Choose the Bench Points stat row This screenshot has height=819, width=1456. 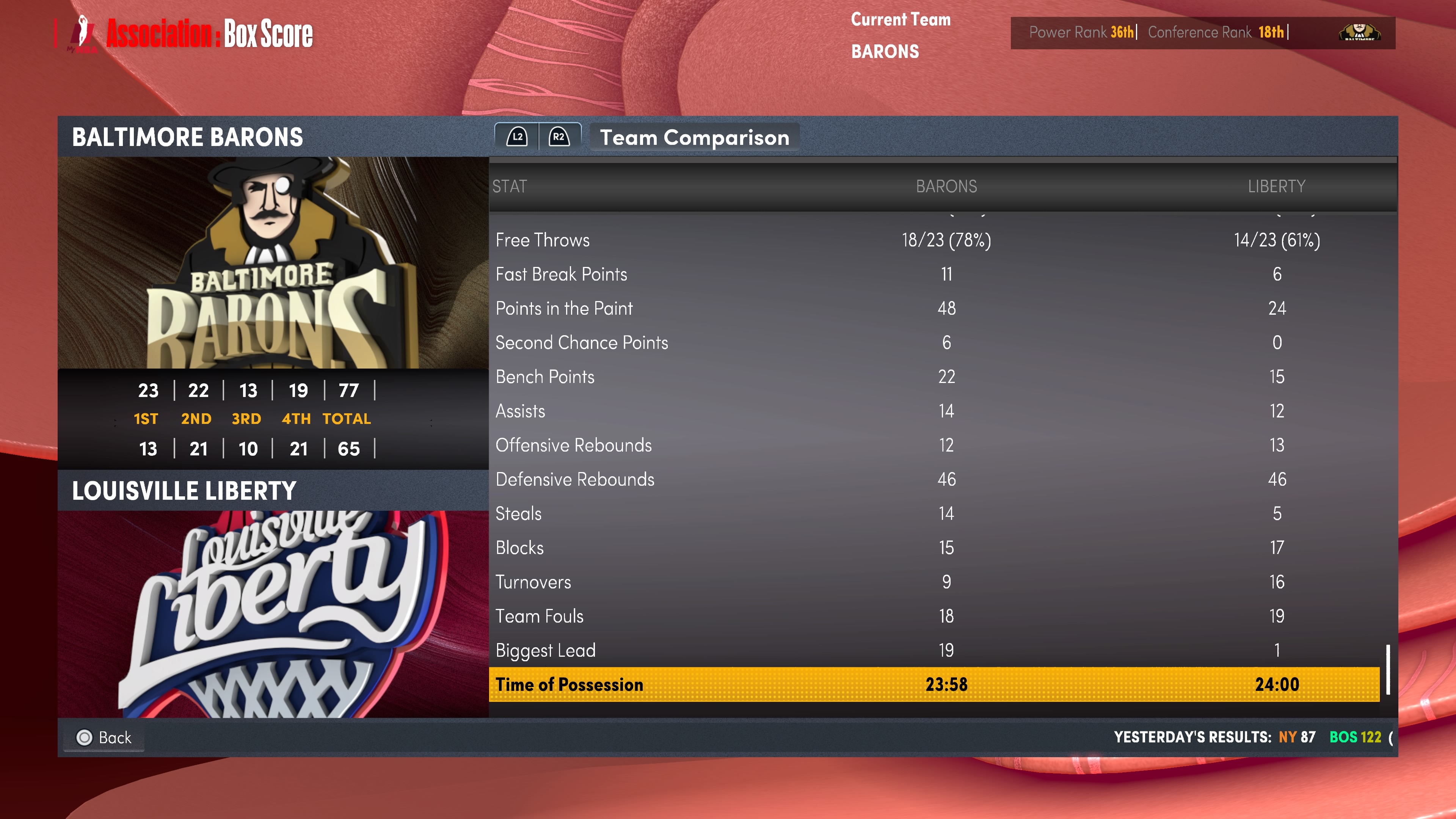tap(934, 377)
